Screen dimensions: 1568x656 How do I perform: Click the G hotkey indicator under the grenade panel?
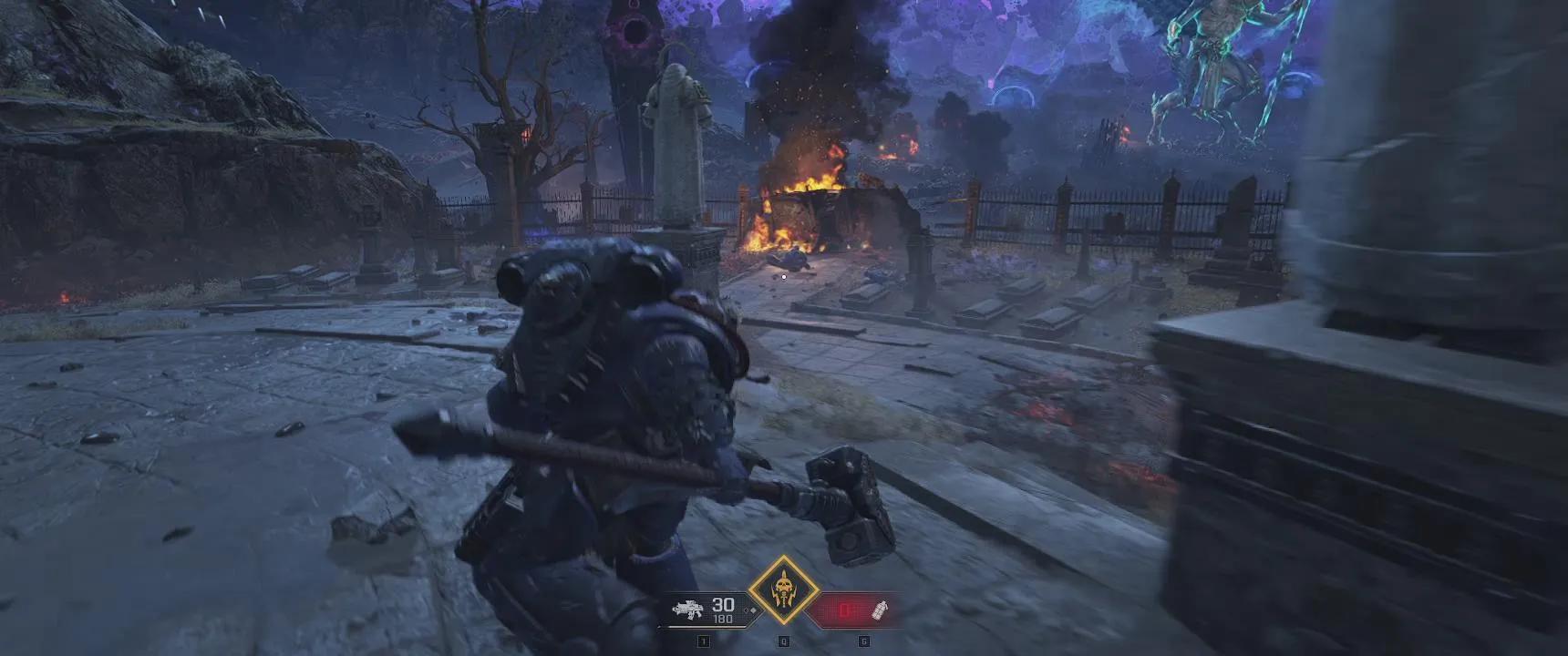pyautogui.click(x=863, y=640)
